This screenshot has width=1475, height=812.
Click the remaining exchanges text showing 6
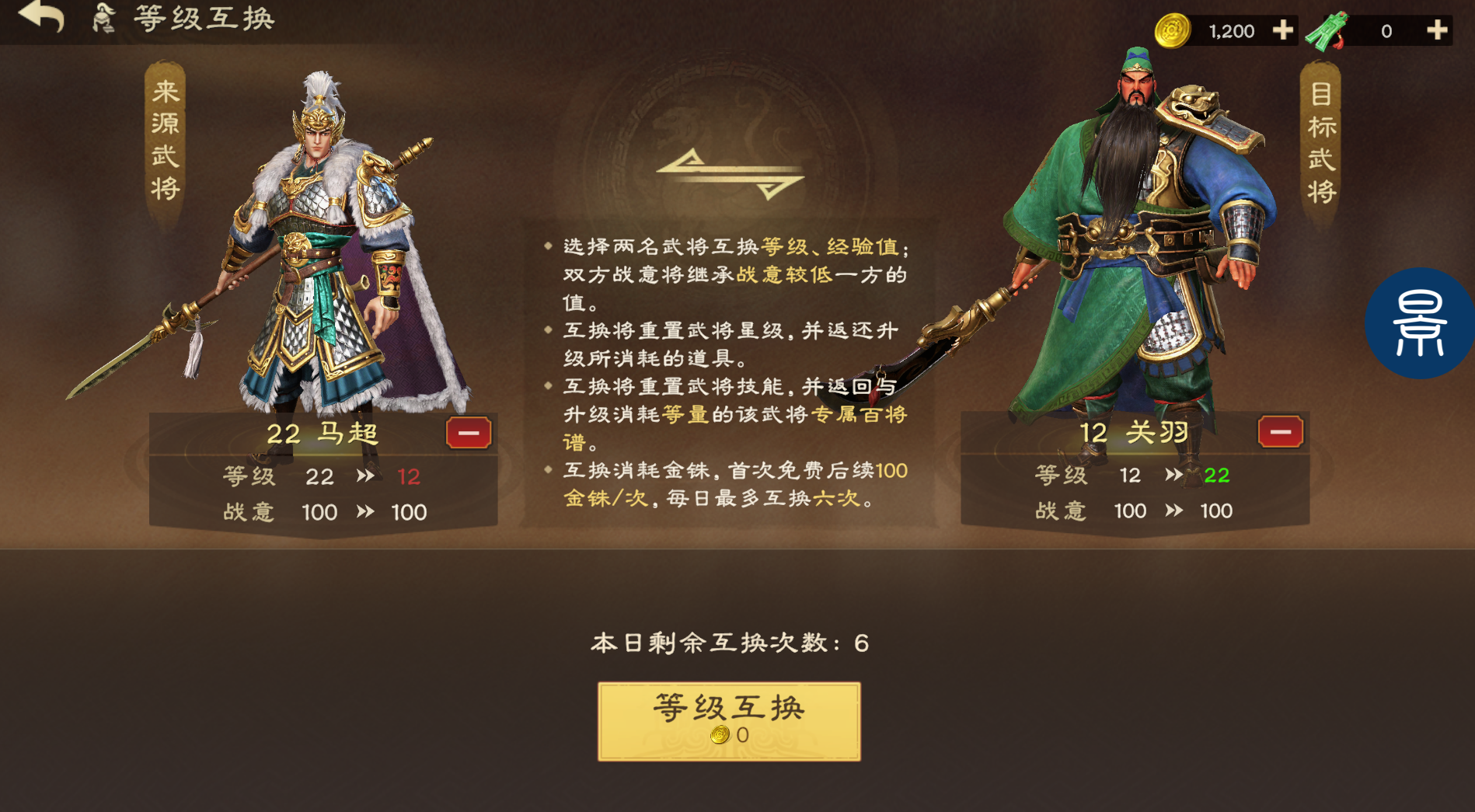729,643
